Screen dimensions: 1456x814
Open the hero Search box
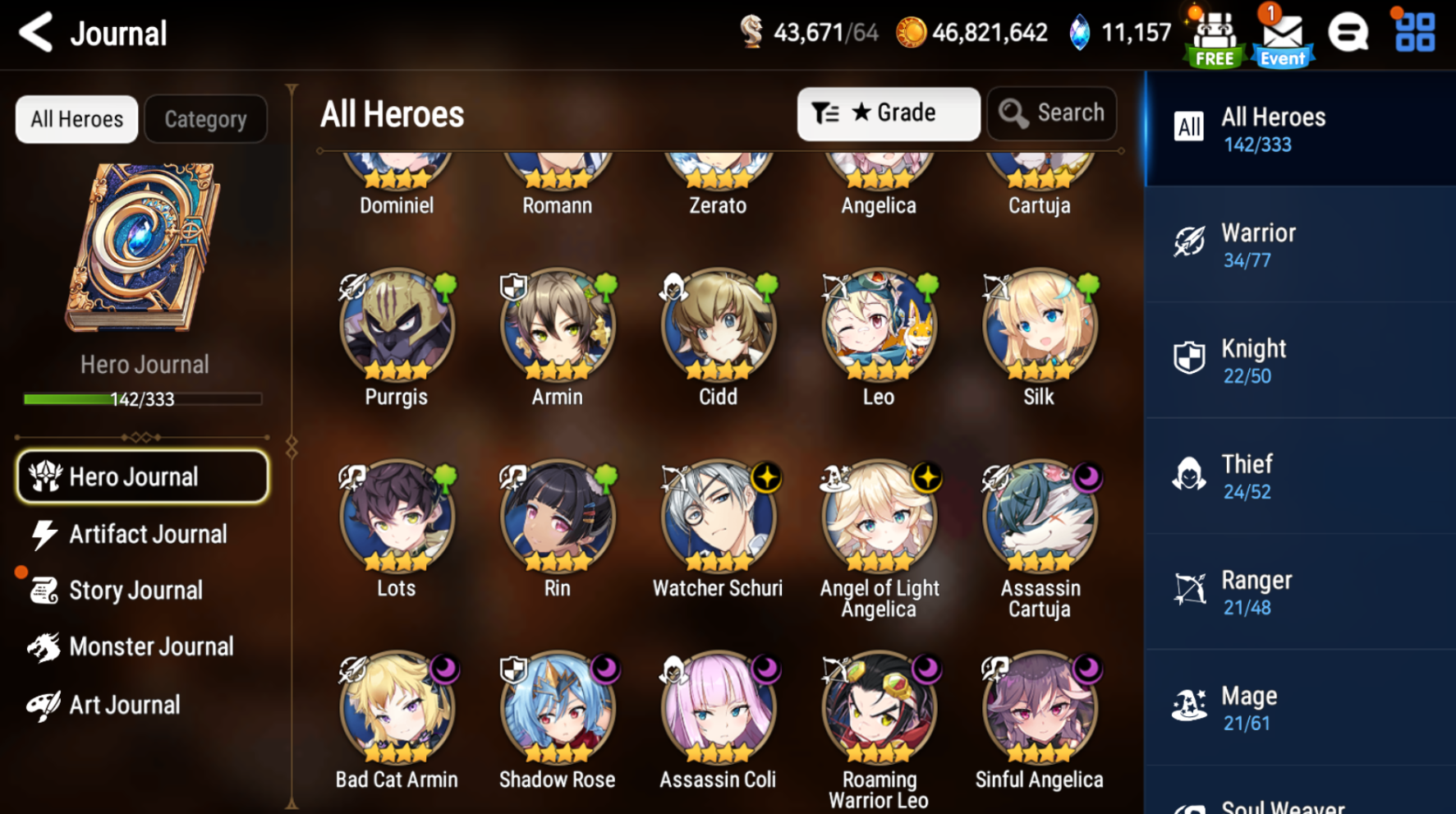tap(1052, 113)
